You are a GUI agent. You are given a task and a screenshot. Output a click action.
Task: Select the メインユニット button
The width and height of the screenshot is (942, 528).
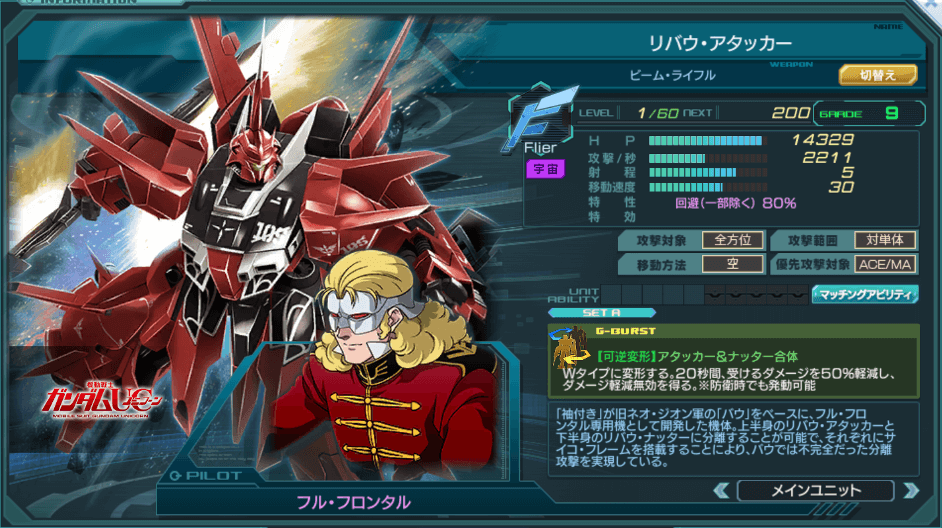point(815,490)
